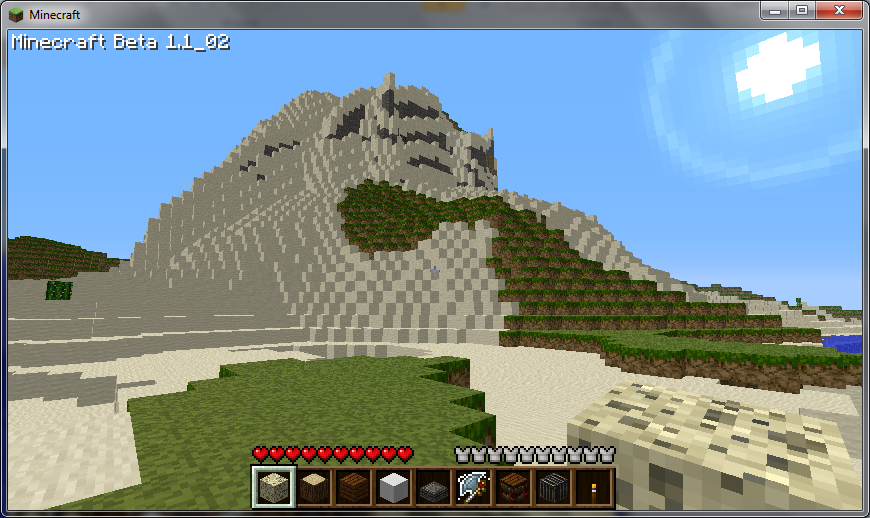
Task: Select the sand block hotbar slot
Action: pyautogui.click(x=272, y=487)
